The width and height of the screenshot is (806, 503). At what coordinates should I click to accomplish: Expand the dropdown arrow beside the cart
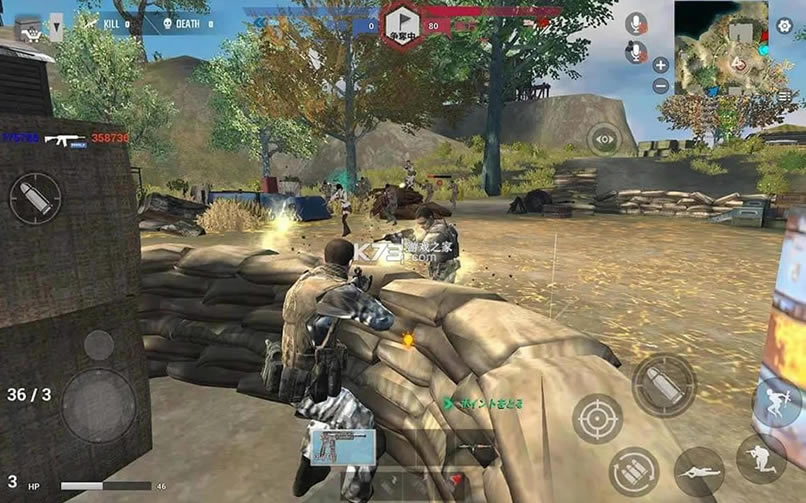[x=55, y=28]
